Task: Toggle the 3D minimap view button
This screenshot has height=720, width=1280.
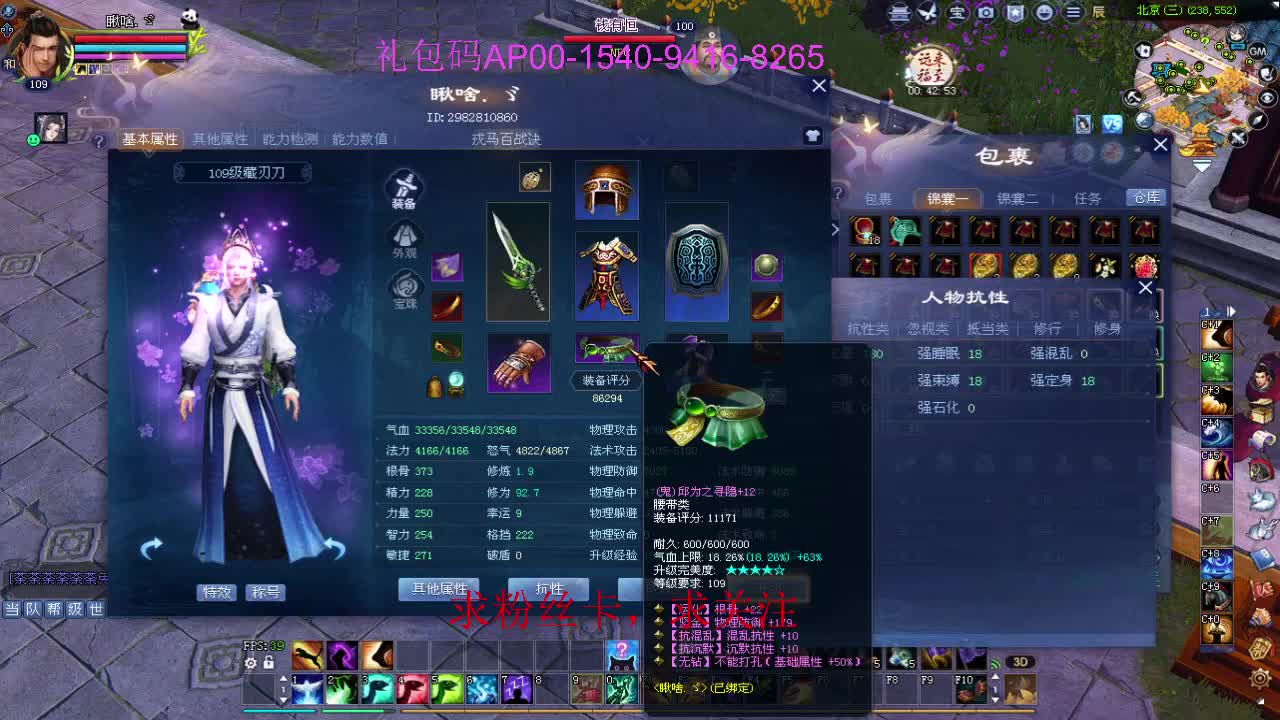Action: click(1021, 661)
